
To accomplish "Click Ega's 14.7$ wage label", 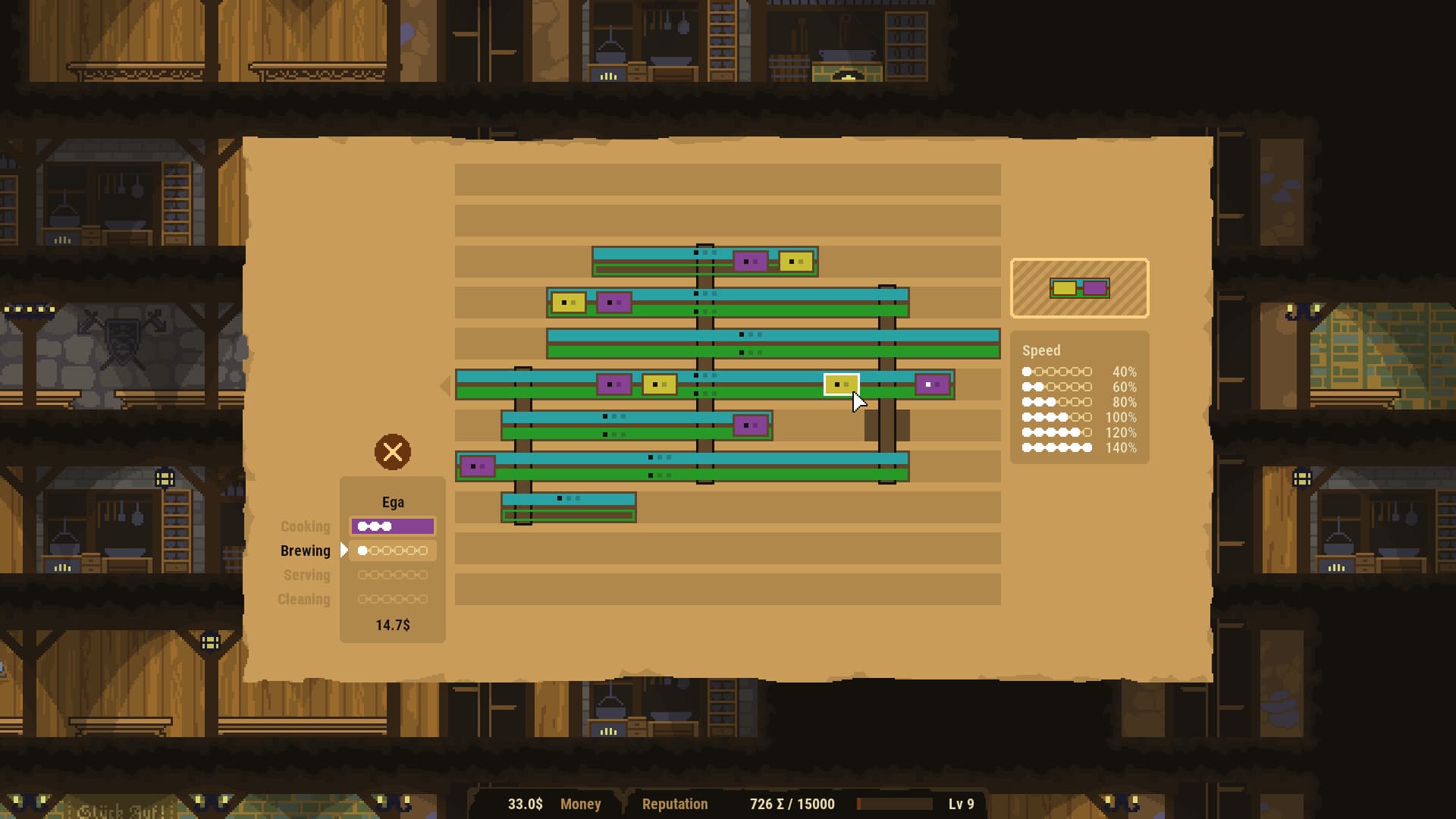I will pos(392,625).
